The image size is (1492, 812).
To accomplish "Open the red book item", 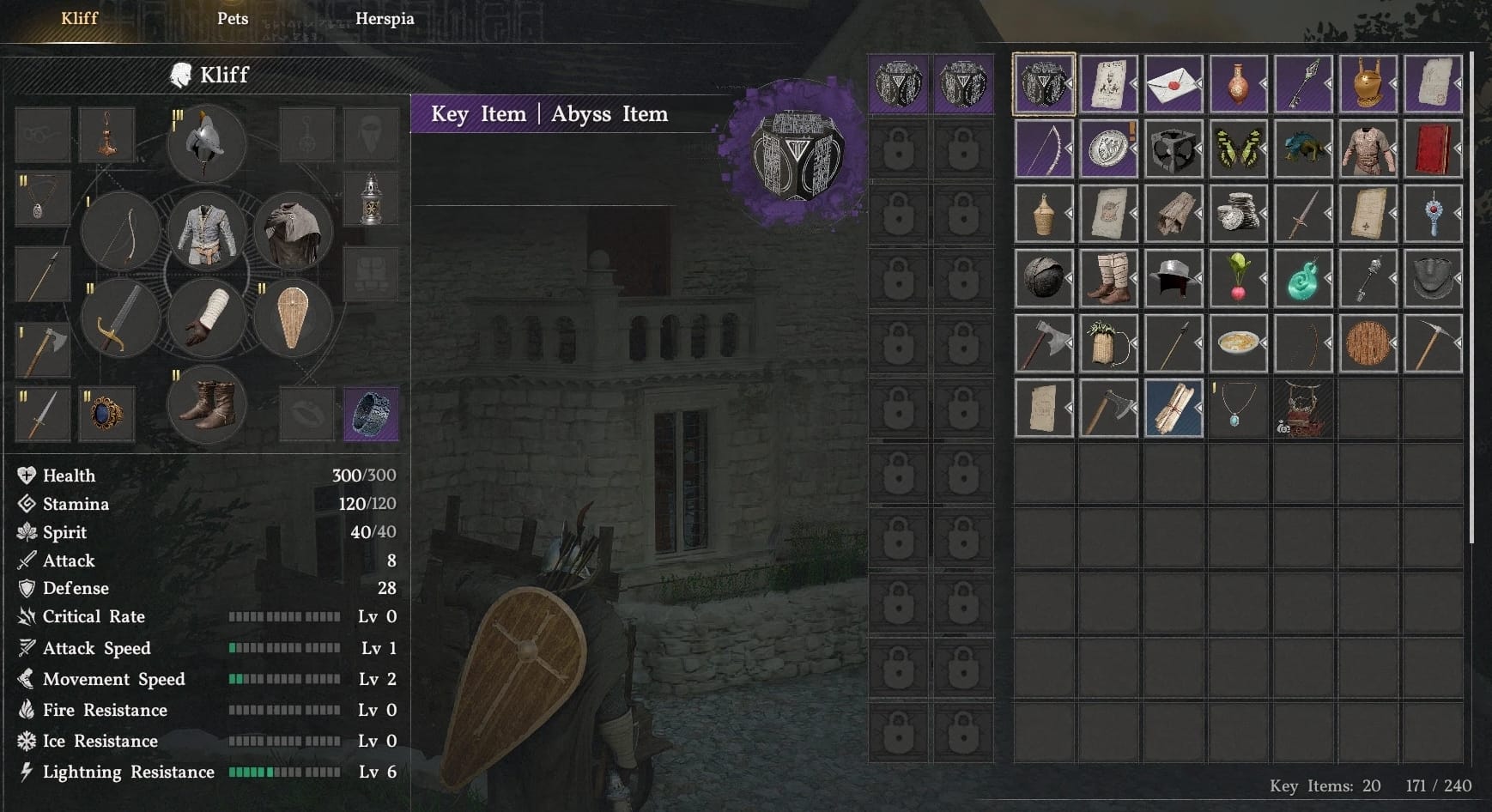I will [x=1432, y=148].
